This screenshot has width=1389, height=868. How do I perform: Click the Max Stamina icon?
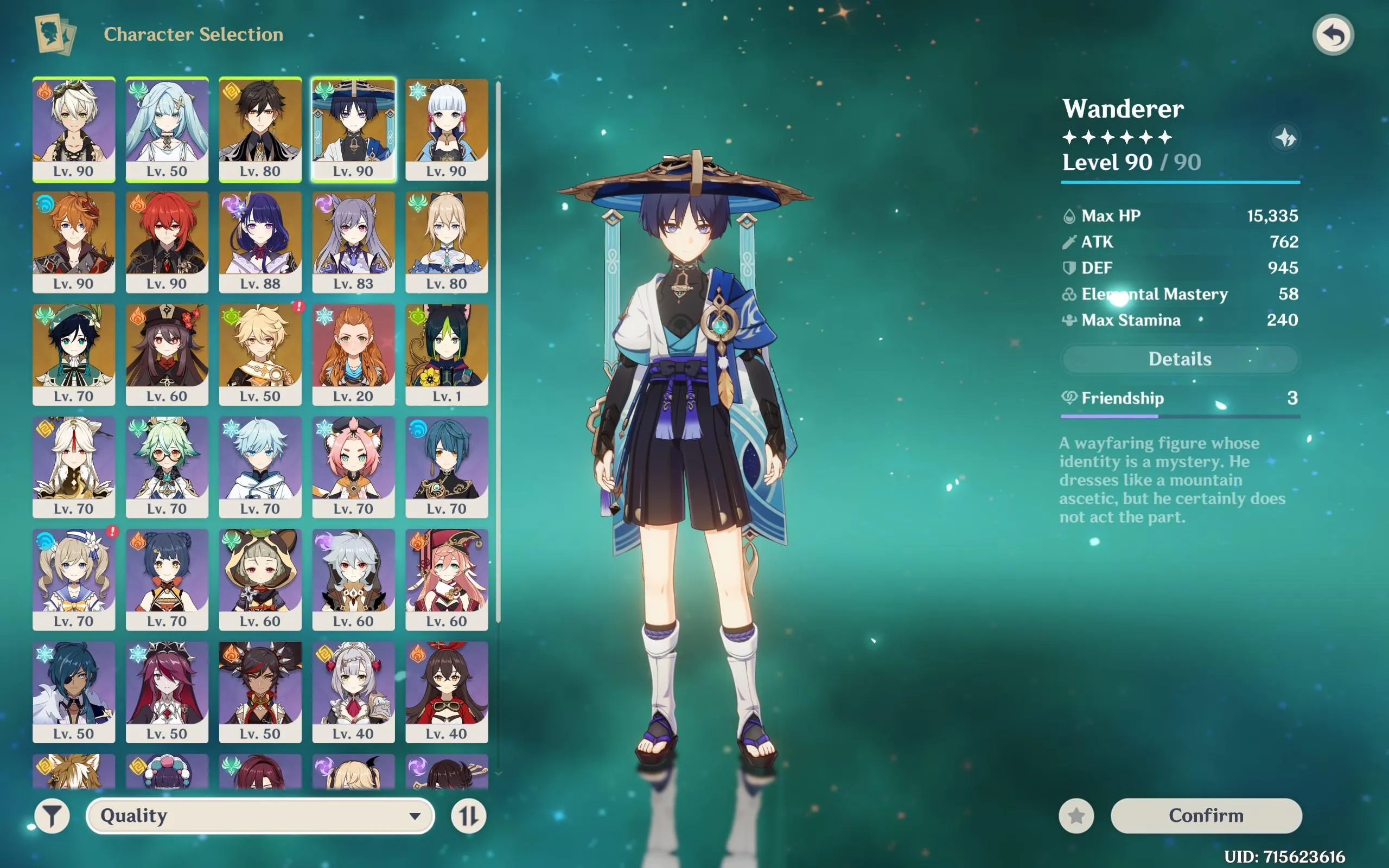pos(1069,320)
